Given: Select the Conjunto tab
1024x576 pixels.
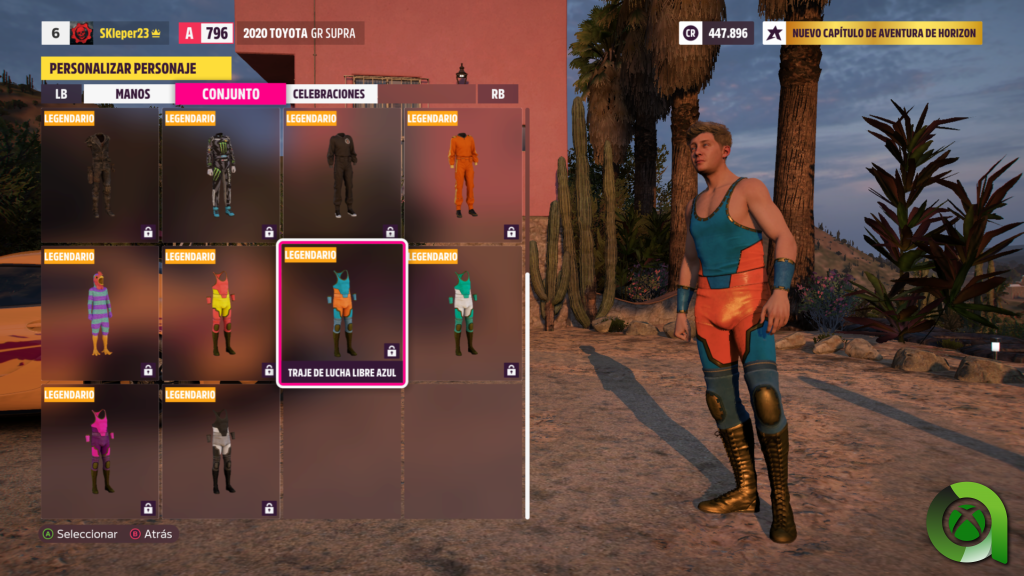Looking at the screenshot, I should click(x=231, y=94).
